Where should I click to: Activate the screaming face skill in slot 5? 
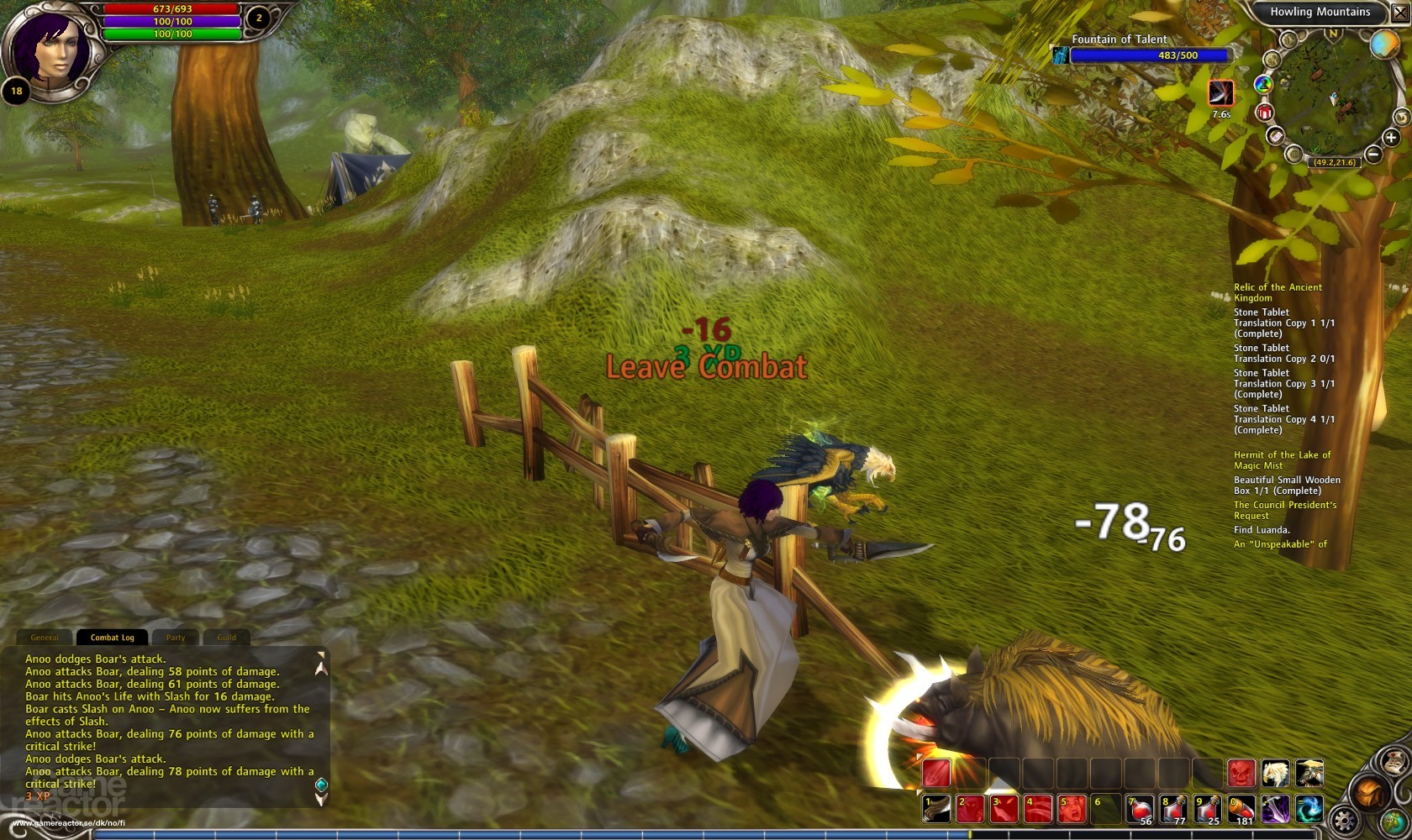pos(1072,809)
